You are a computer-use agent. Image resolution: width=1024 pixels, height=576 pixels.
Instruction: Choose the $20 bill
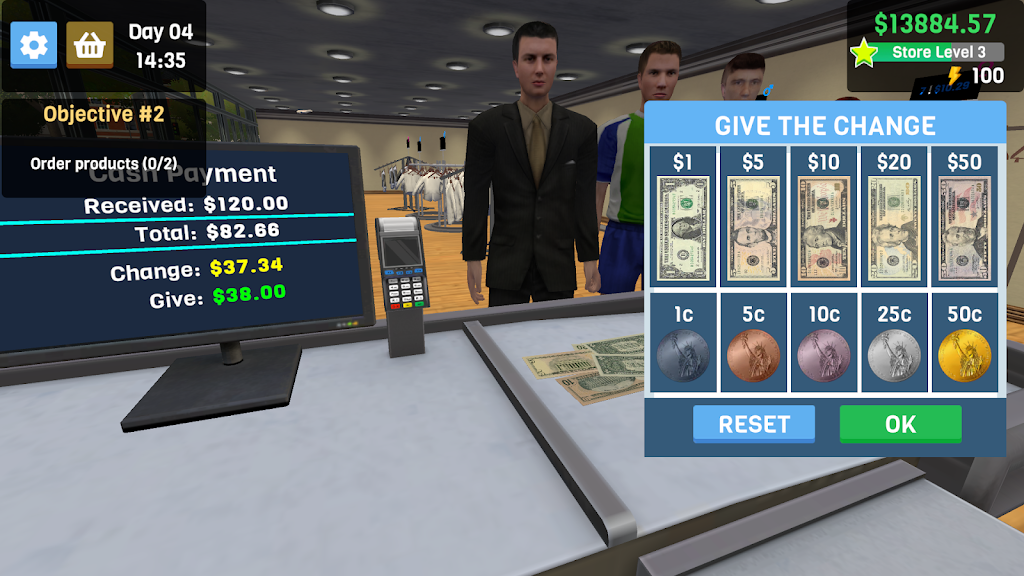pyautogui.click(x=894, y=228)
